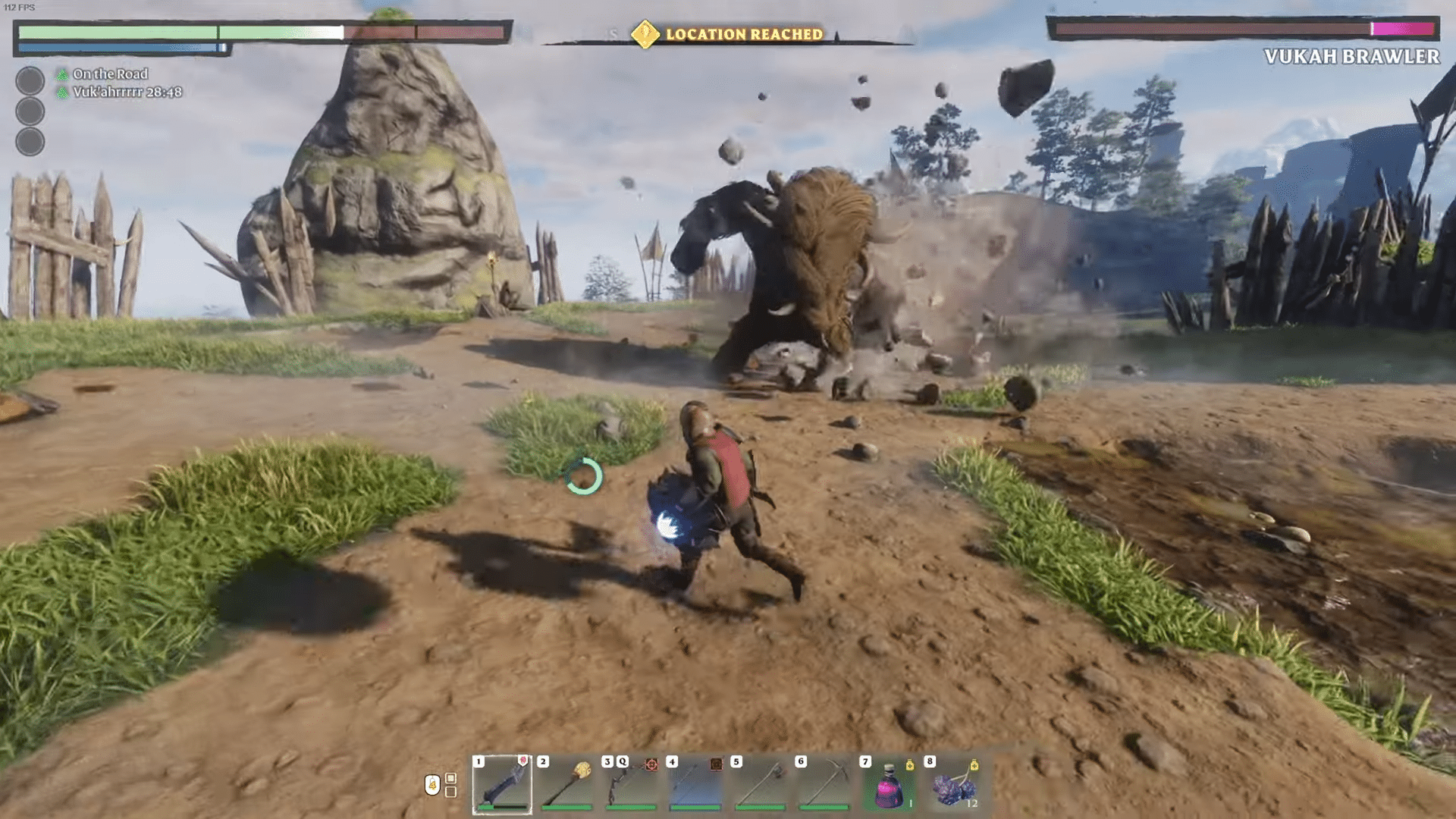The height and width of the screenshot is (819, 1456).
Task: Equip the golden-headed staff in slot 2
Action: tap(566, 784)
